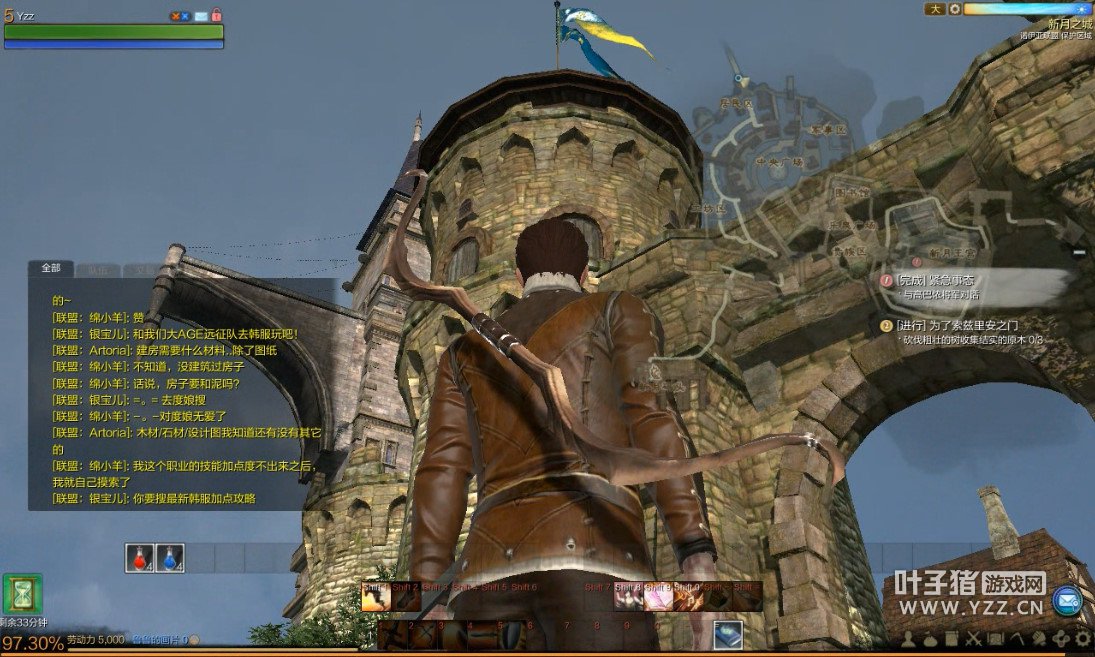Click the chat message log

pyautogui.click(x=180, y=400)
